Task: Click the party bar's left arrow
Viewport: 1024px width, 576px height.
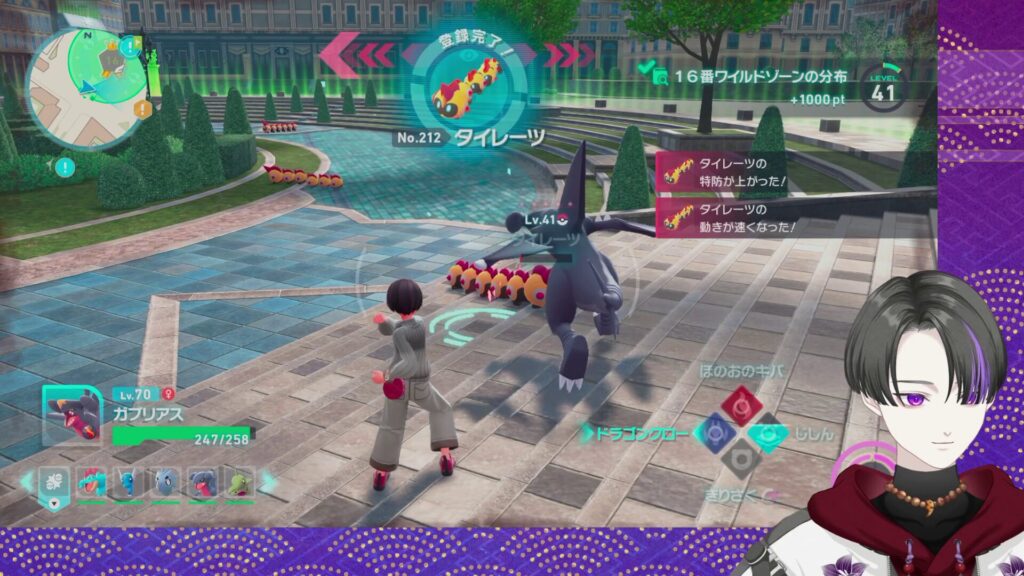Action: tap(25, 482)
